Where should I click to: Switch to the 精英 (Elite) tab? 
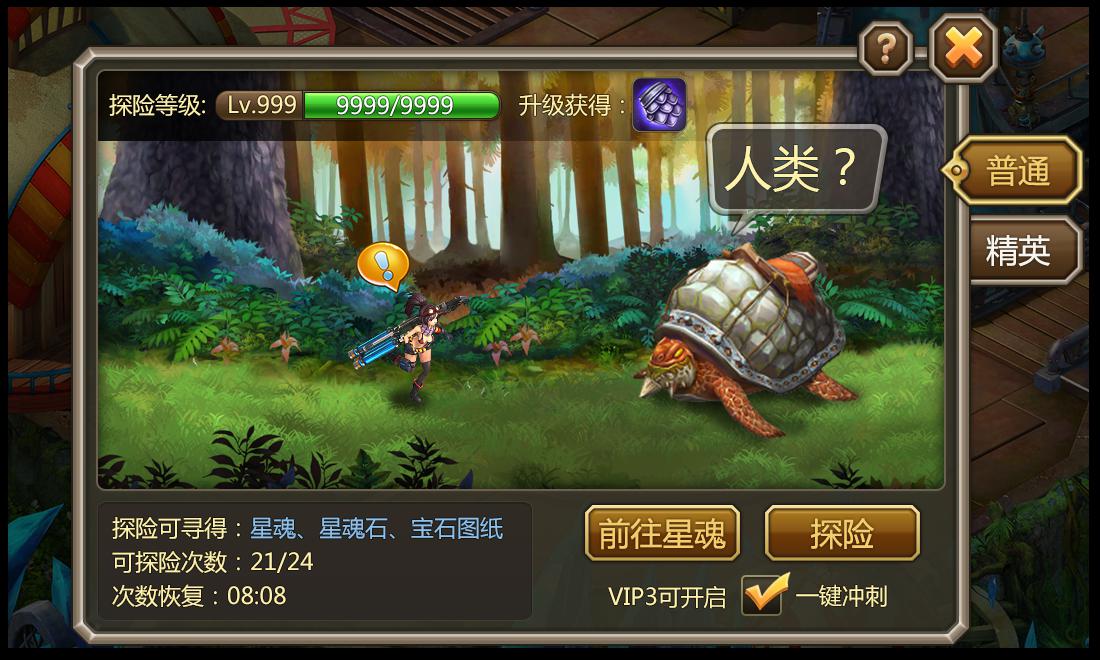pyautogui.click(x=1018, y=251)
